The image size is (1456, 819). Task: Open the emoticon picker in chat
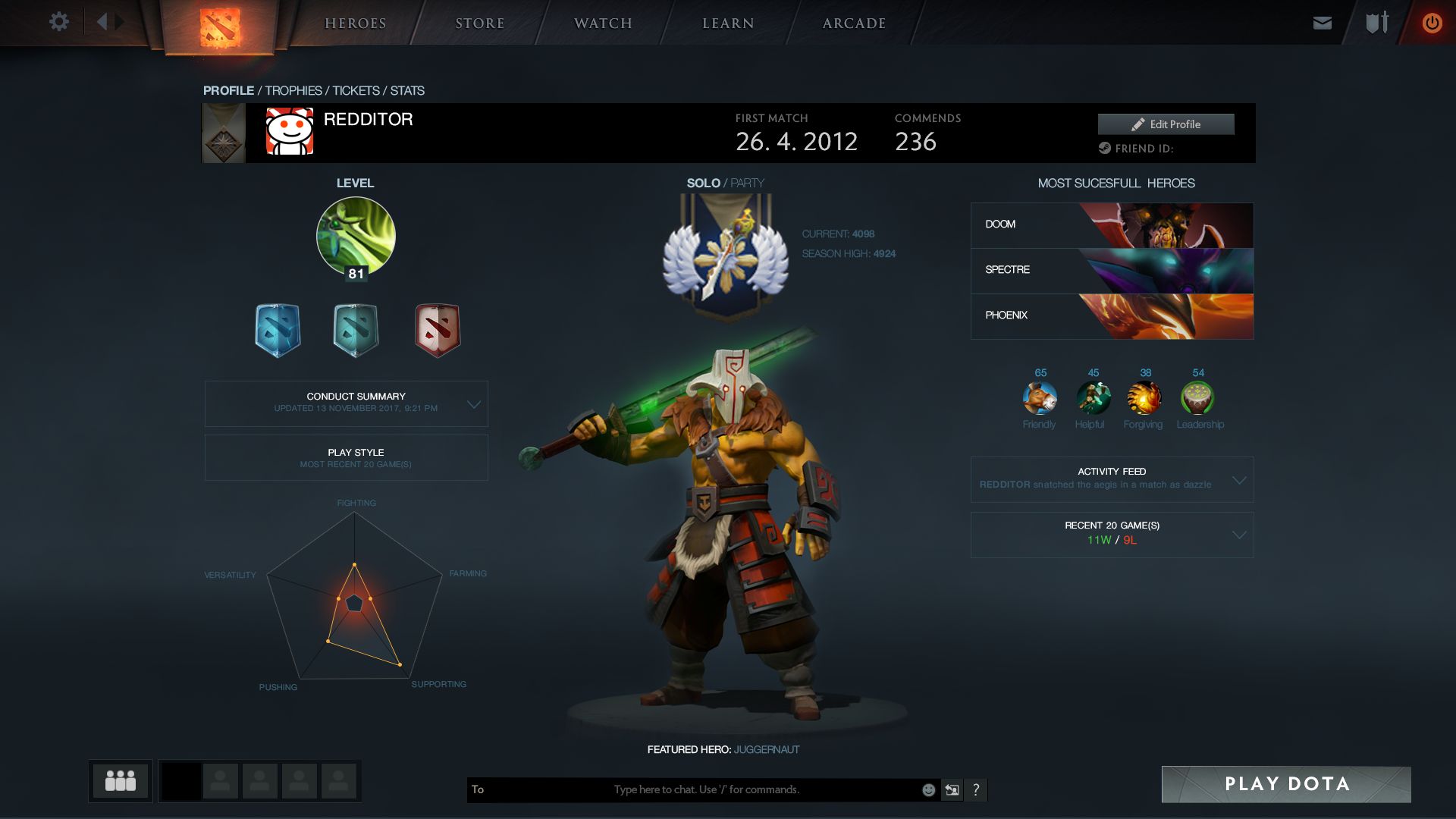click(x=927, y=789)
